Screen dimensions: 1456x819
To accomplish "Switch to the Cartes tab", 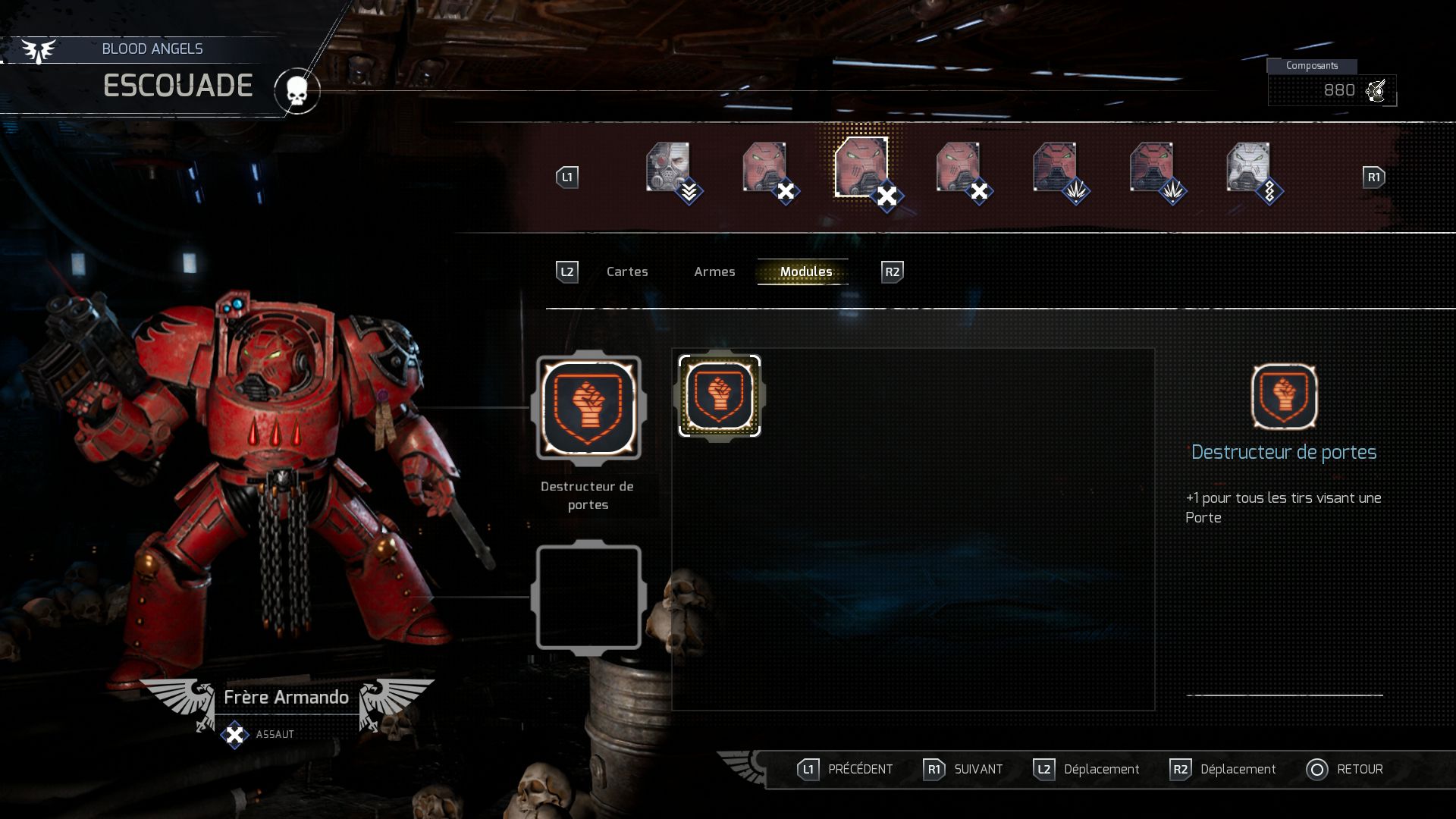I will point(627,271).
